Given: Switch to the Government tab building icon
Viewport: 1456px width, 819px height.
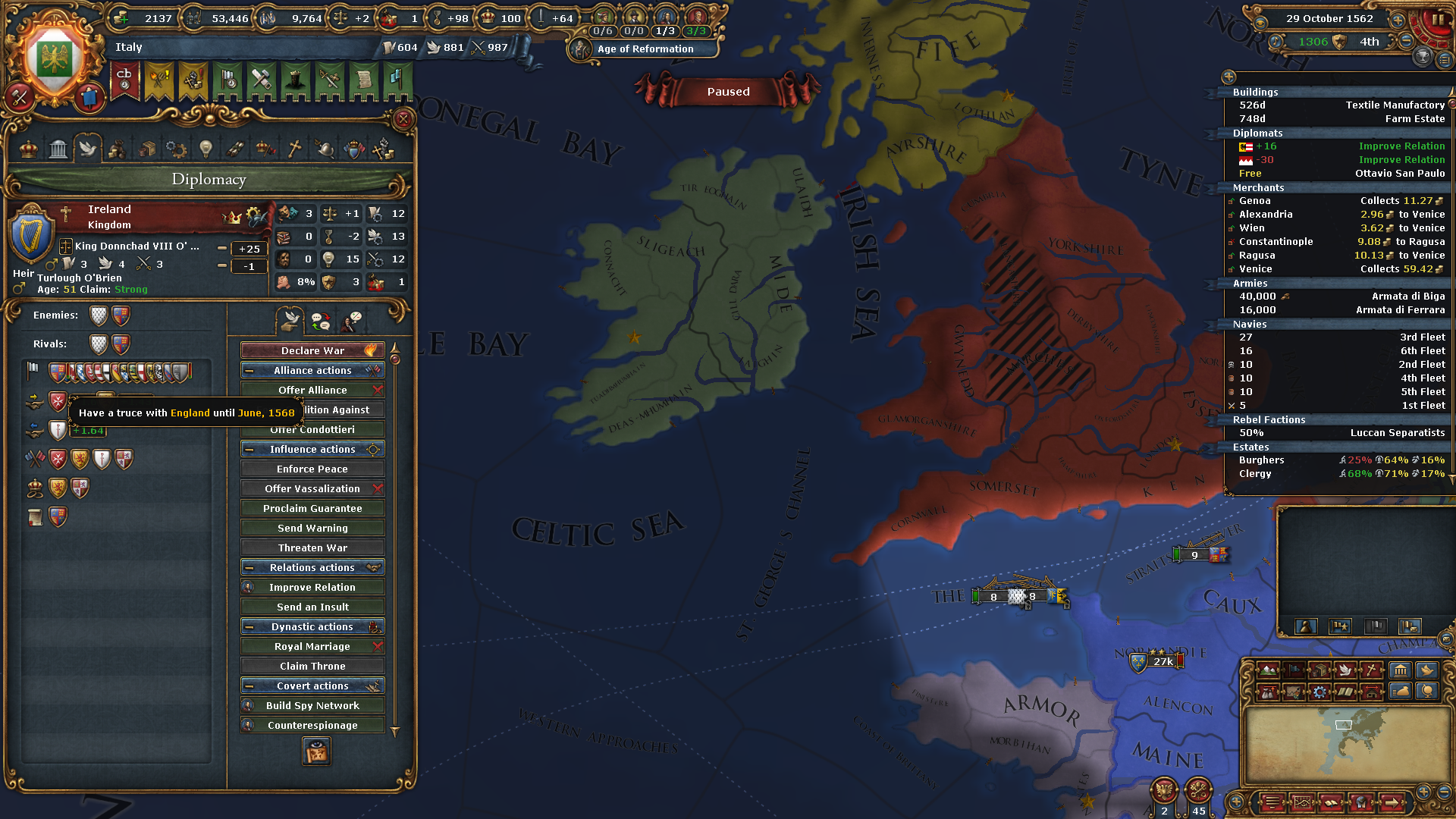Looking at the screenshot, I should (58, 148).
